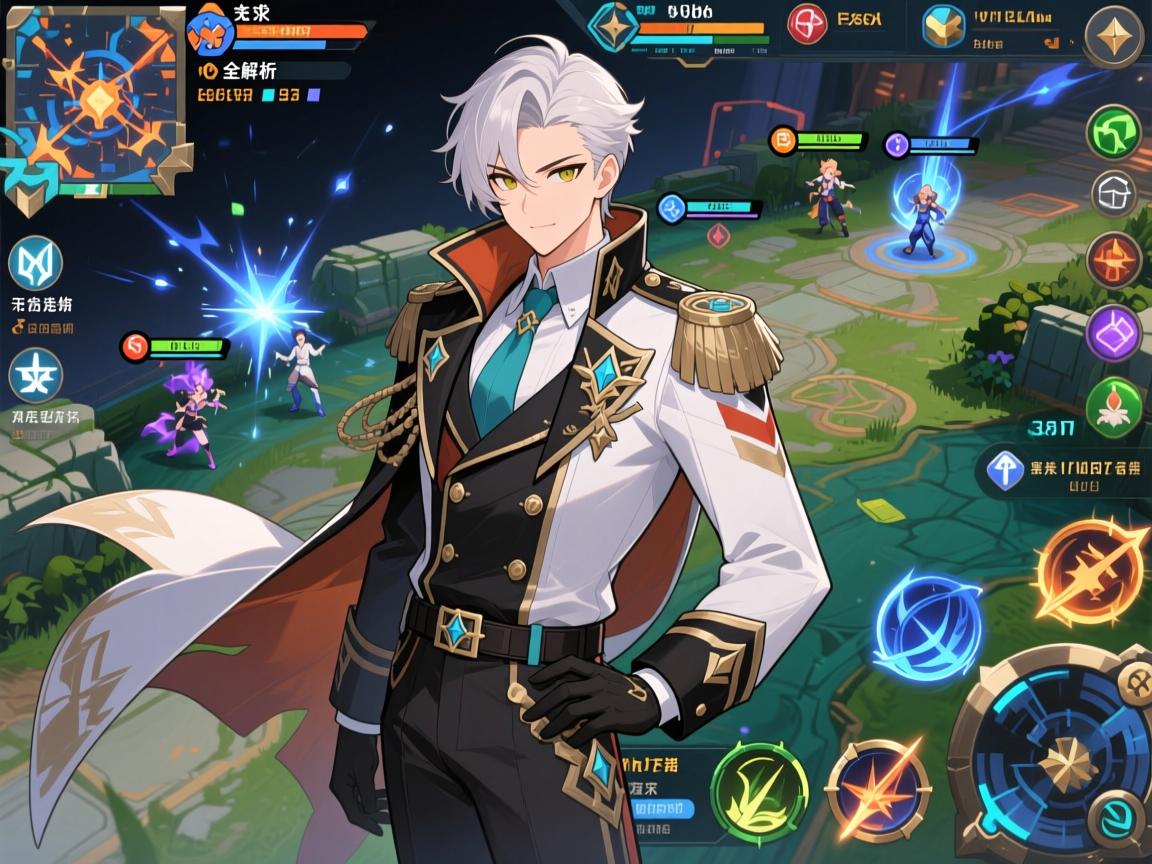Use the purple crystal icon
The image size is (1152, 864).
point(1114,332)
